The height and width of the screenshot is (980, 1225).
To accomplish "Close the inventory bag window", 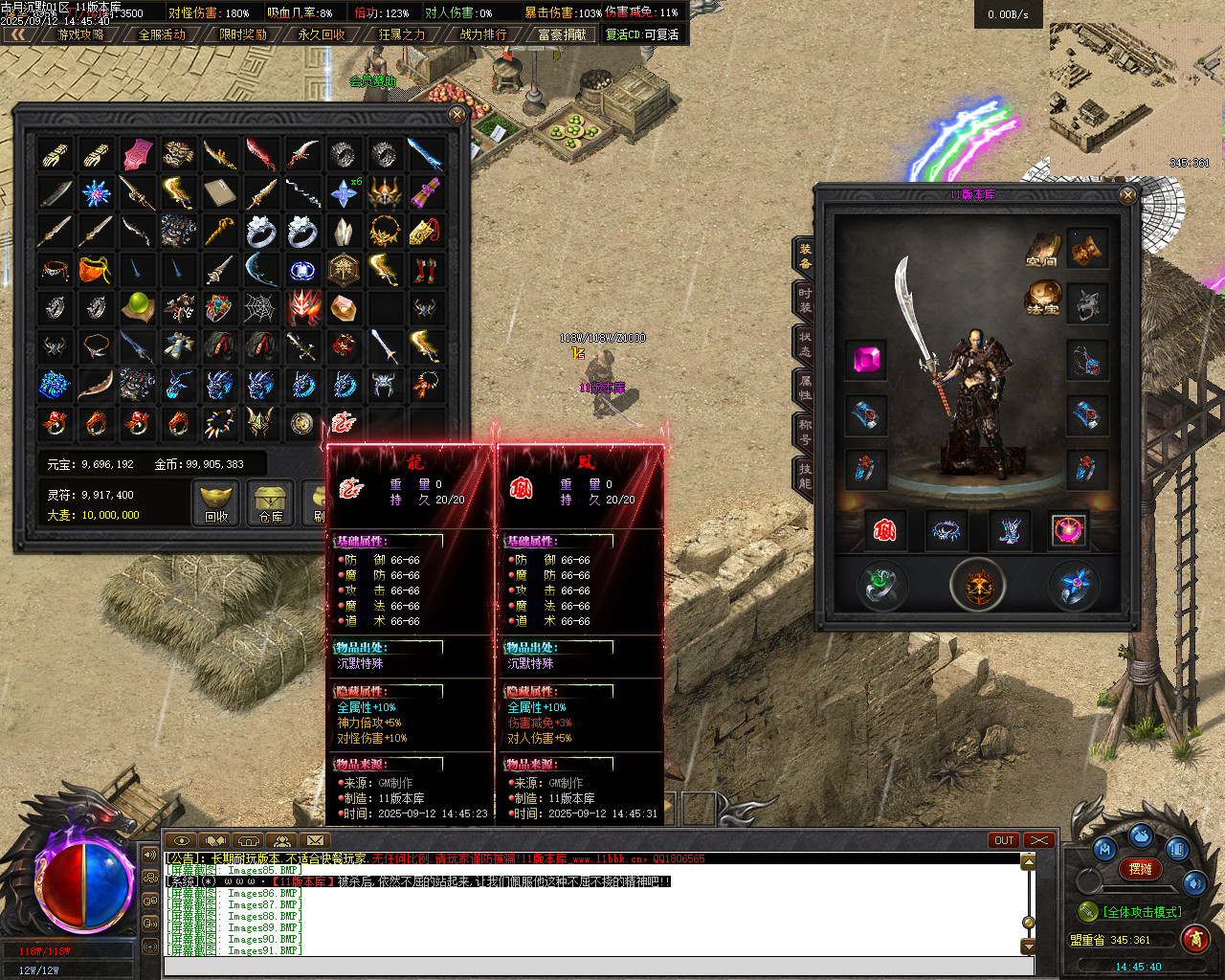I will 457,115.
